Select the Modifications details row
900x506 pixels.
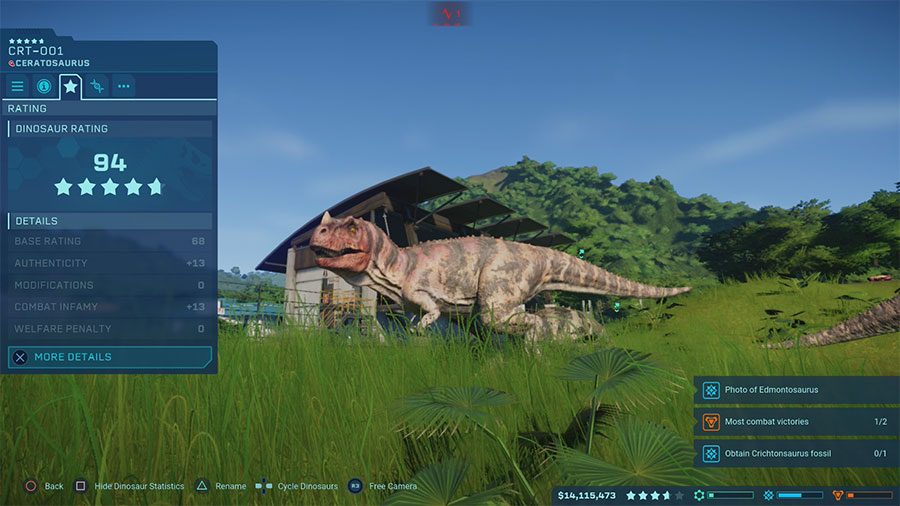coord(110,285)
